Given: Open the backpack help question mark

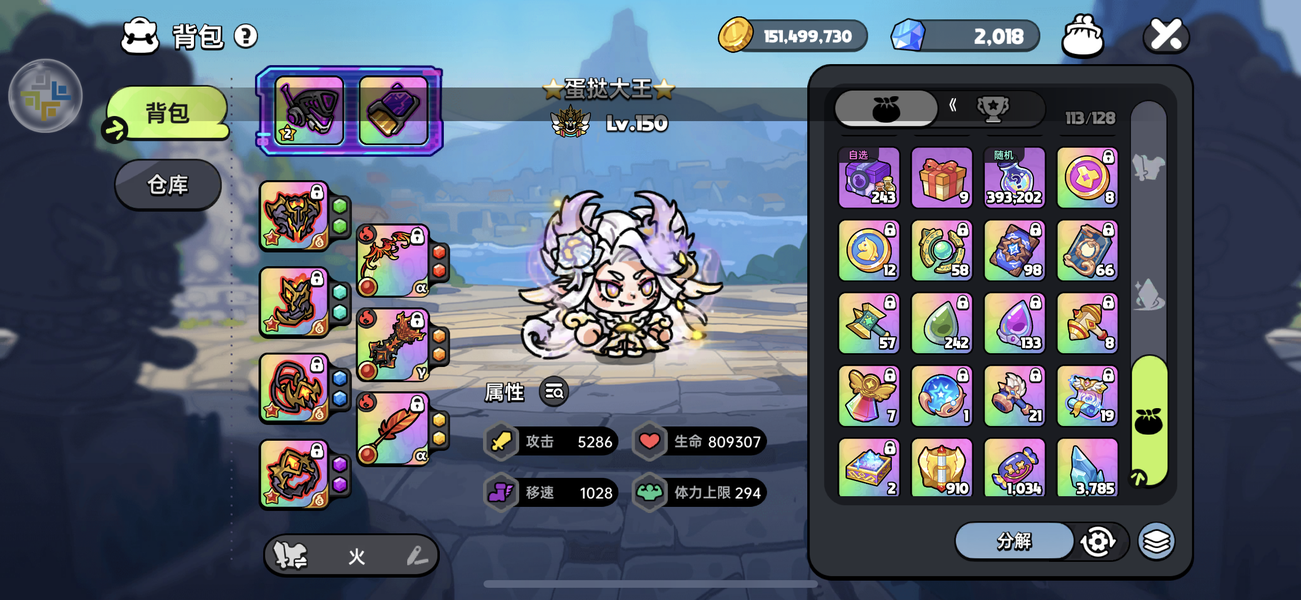Looking at the screenshot, I should pyautogui.click(x=245, y=37).
